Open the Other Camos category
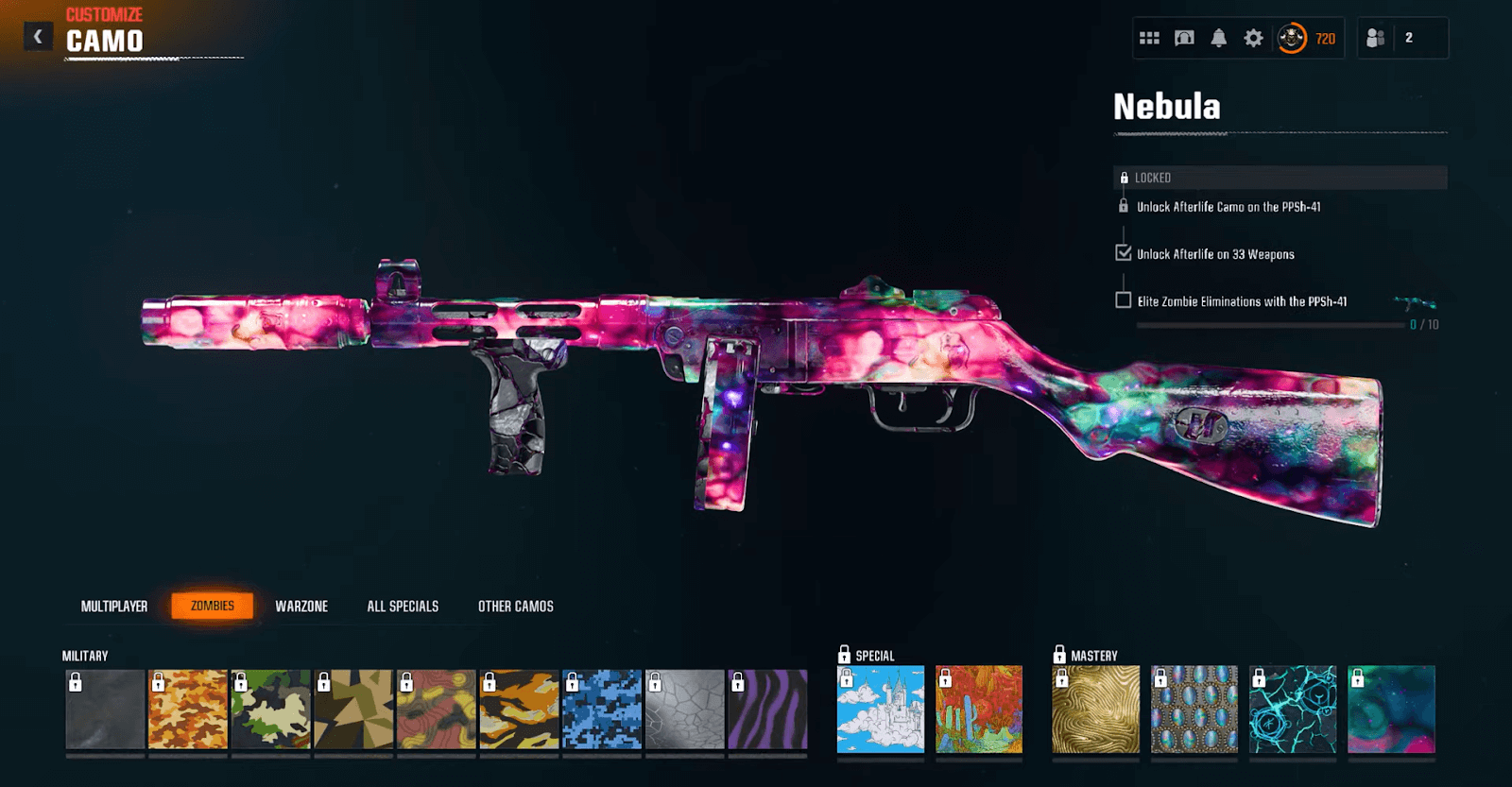Viewport: 1512px width, 787px height. click(516, 606)
